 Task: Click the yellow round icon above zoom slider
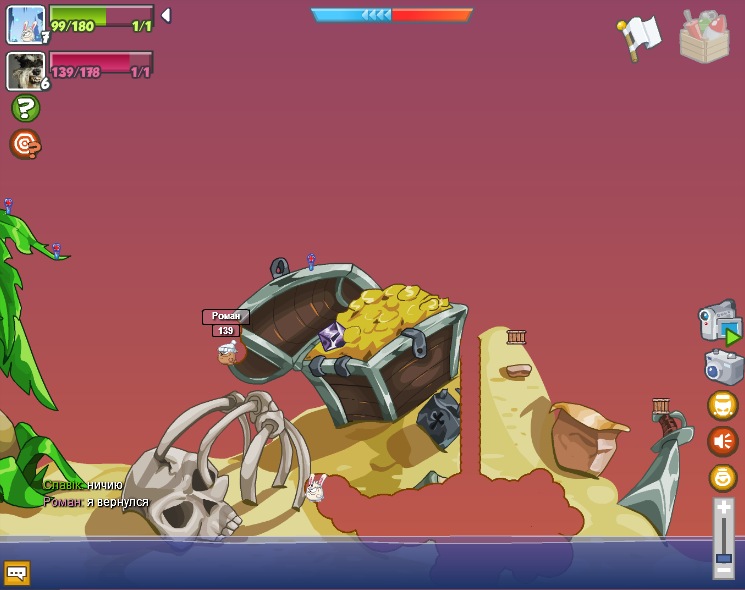[722, 477]
